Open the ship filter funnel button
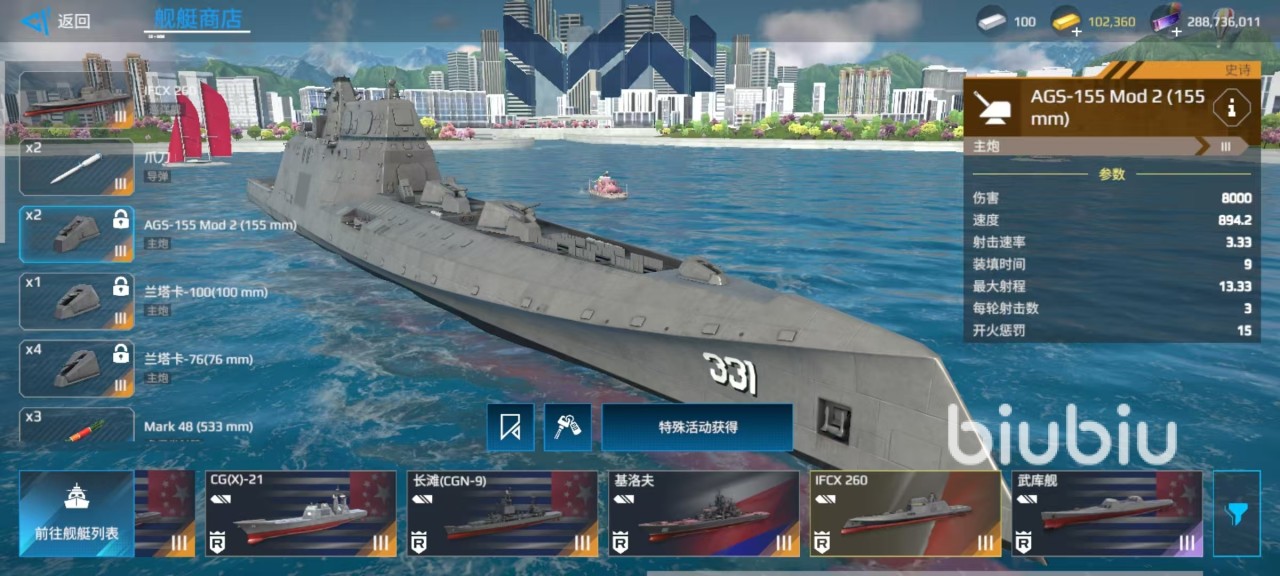 pos(1237,513)
